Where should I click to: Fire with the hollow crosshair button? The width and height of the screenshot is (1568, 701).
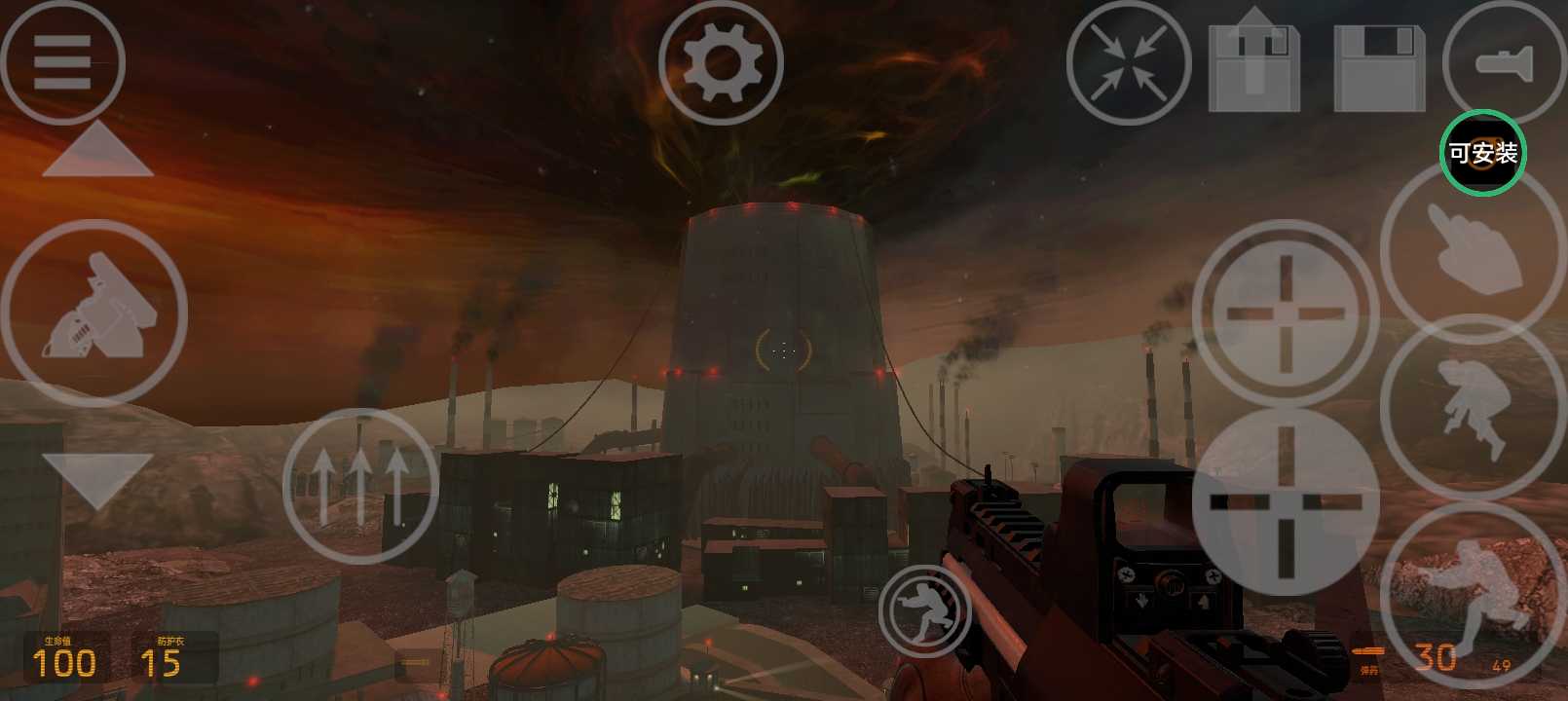pyautogui.click(x=1285, y=314)
